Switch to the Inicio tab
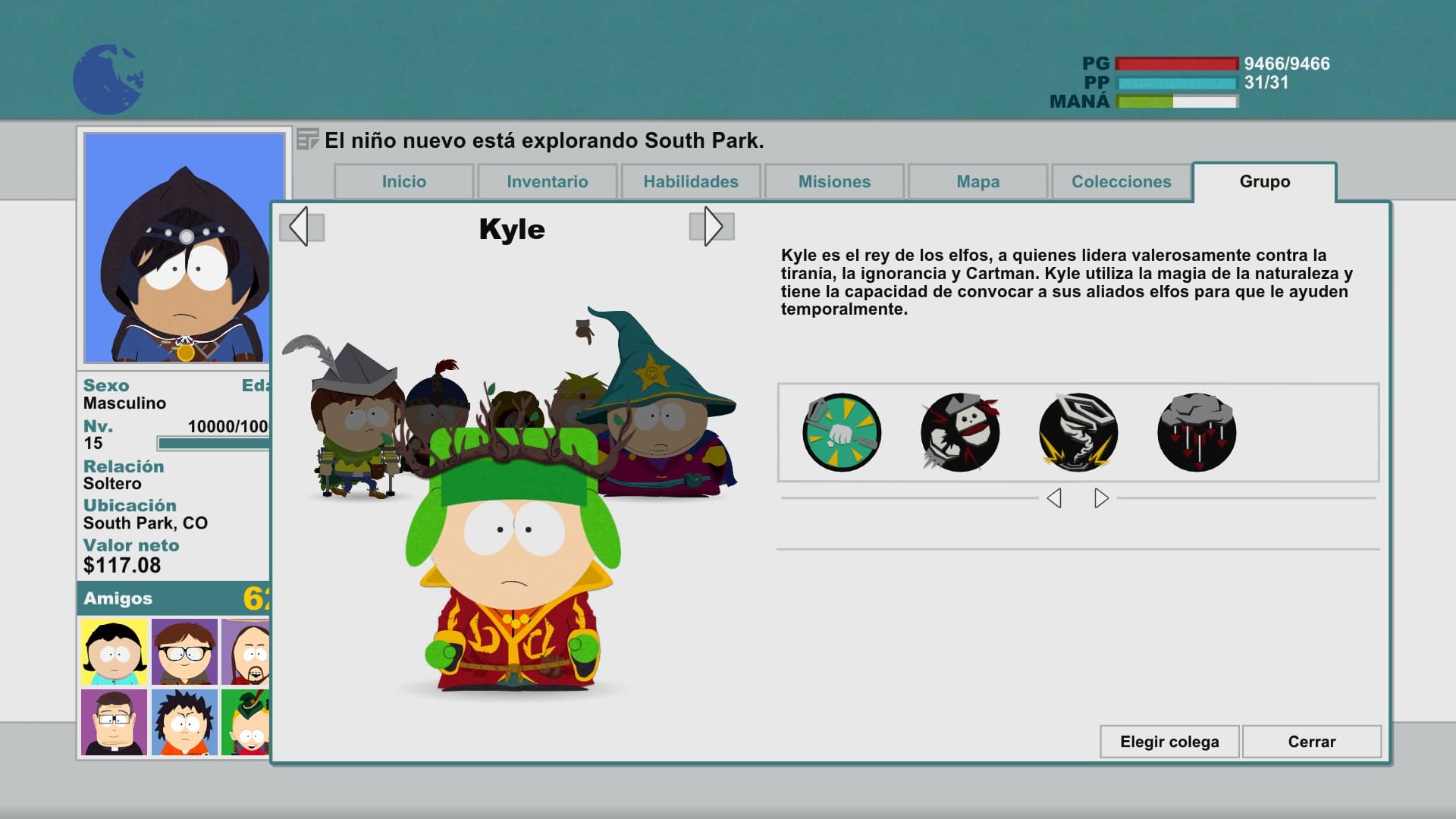Viewport: 1456px width, 819px height. [403, 182]
